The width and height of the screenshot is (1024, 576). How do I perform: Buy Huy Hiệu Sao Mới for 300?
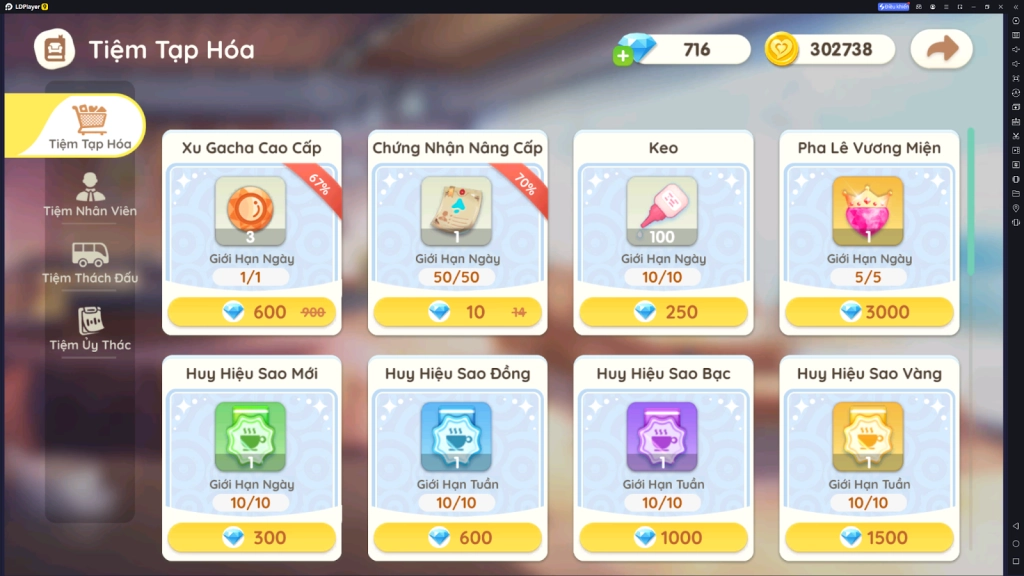click(x=252, y=537)
